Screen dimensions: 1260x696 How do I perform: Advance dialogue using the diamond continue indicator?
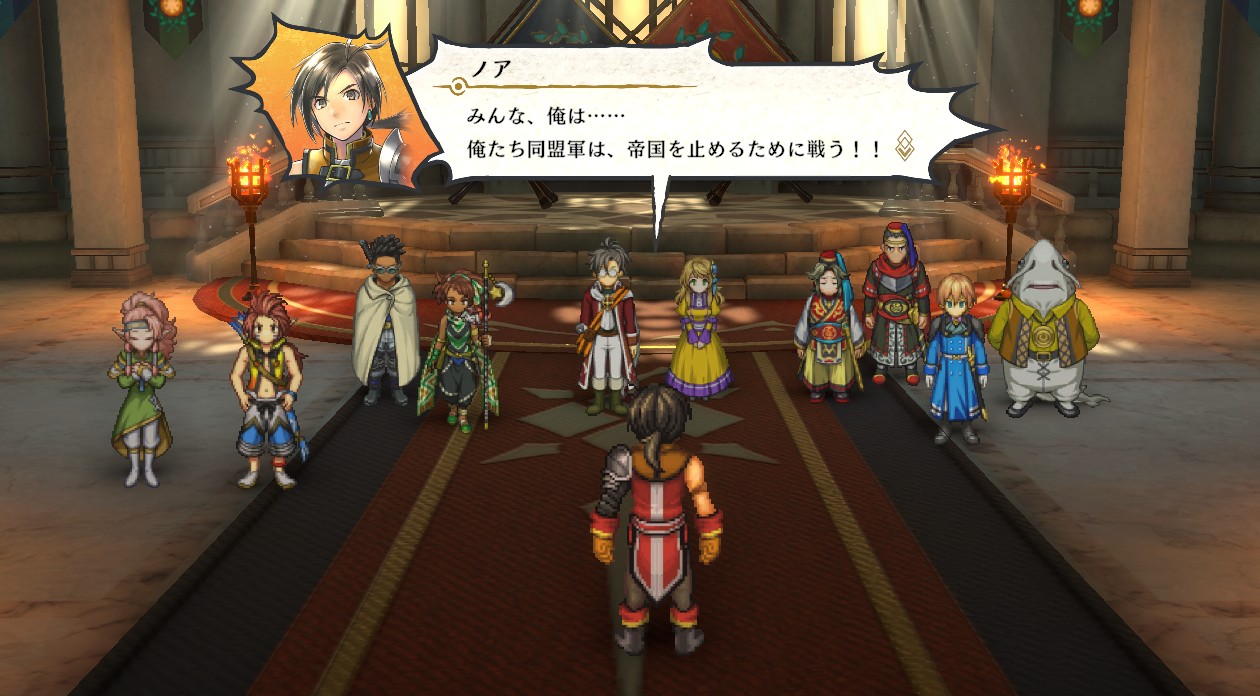(904, 146)
